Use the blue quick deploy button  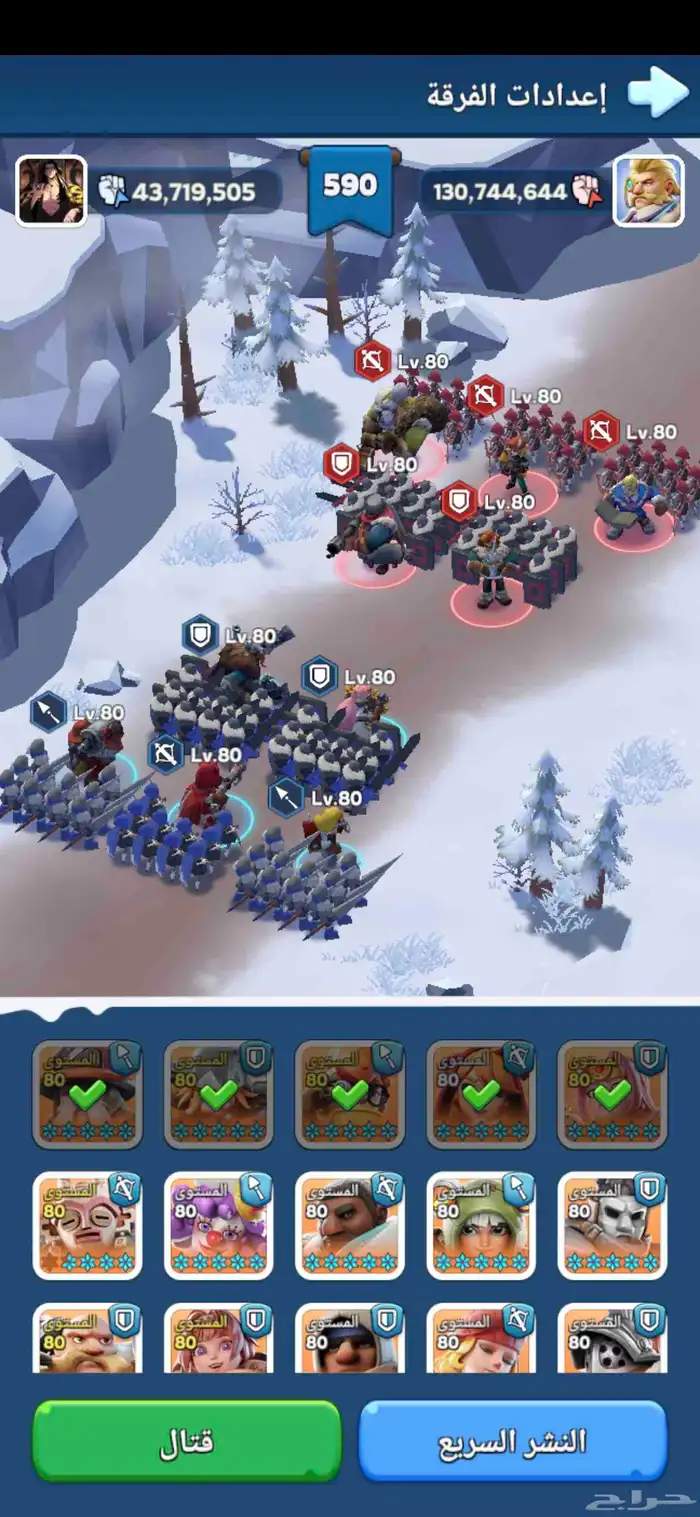512,1441
